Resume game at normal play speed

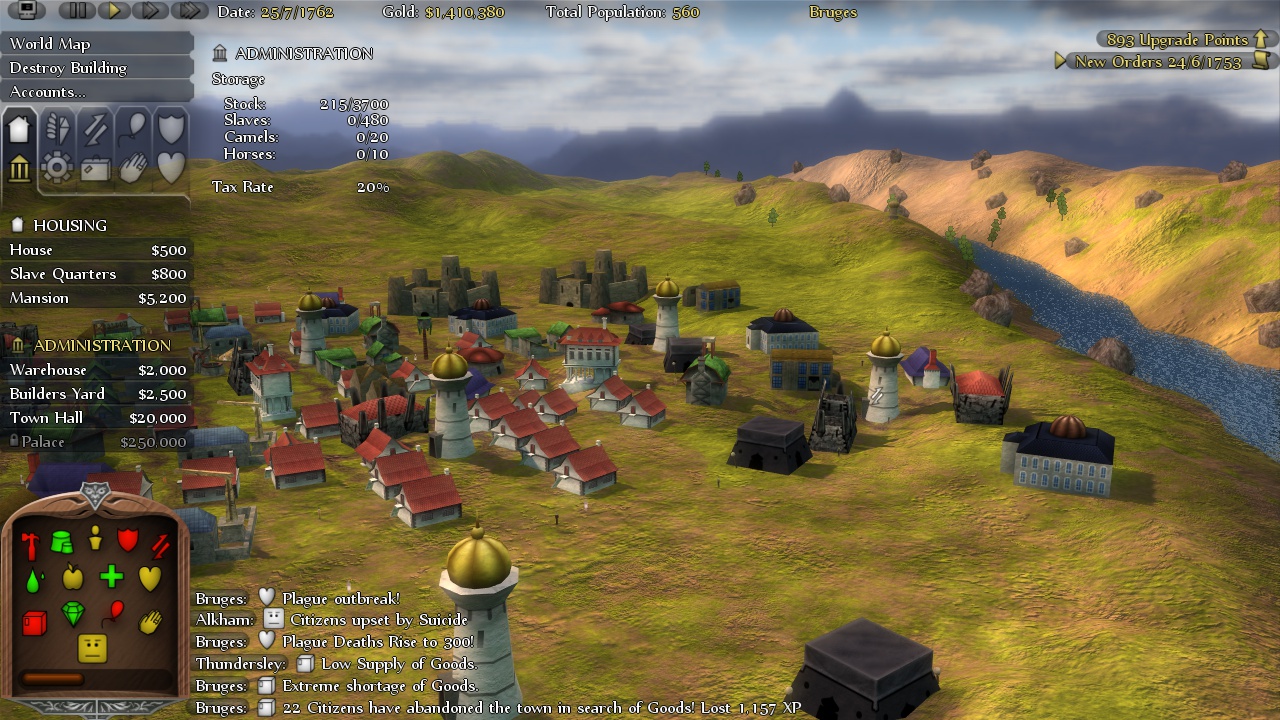coord(112,12)
